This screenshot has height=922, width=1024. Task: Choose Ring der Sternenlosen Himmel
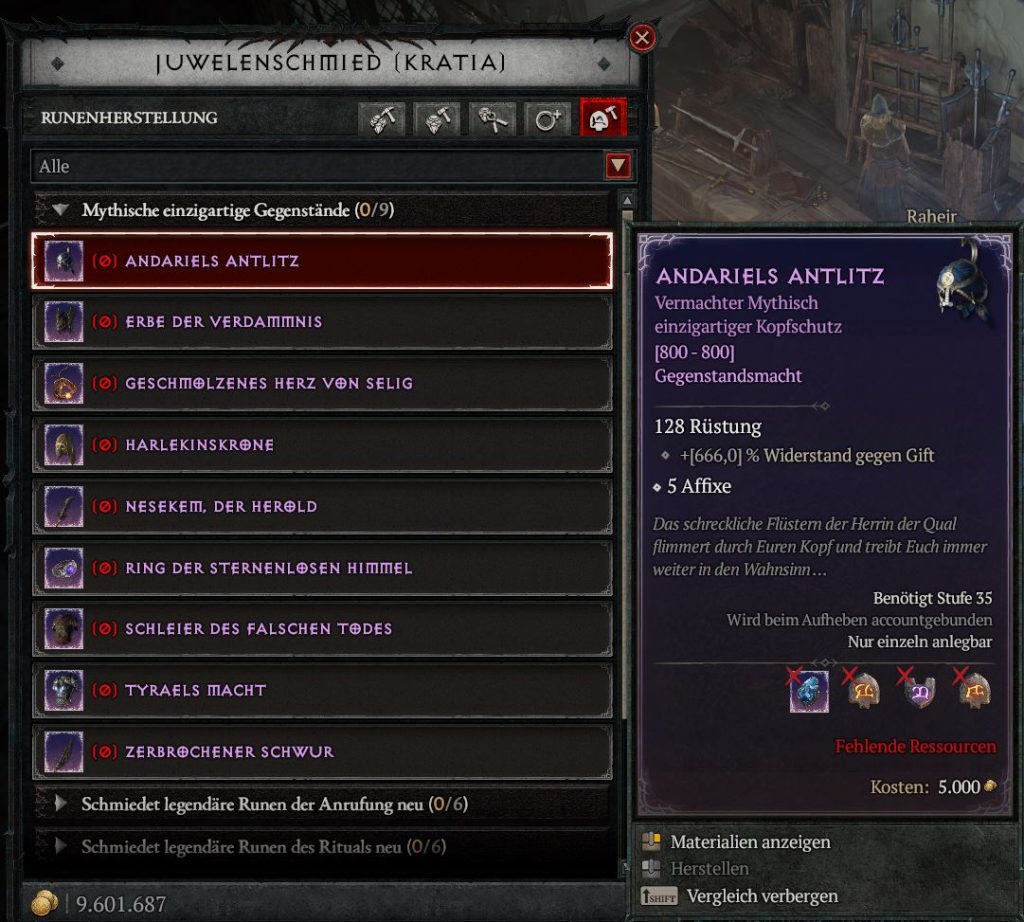tap(322, 568)
